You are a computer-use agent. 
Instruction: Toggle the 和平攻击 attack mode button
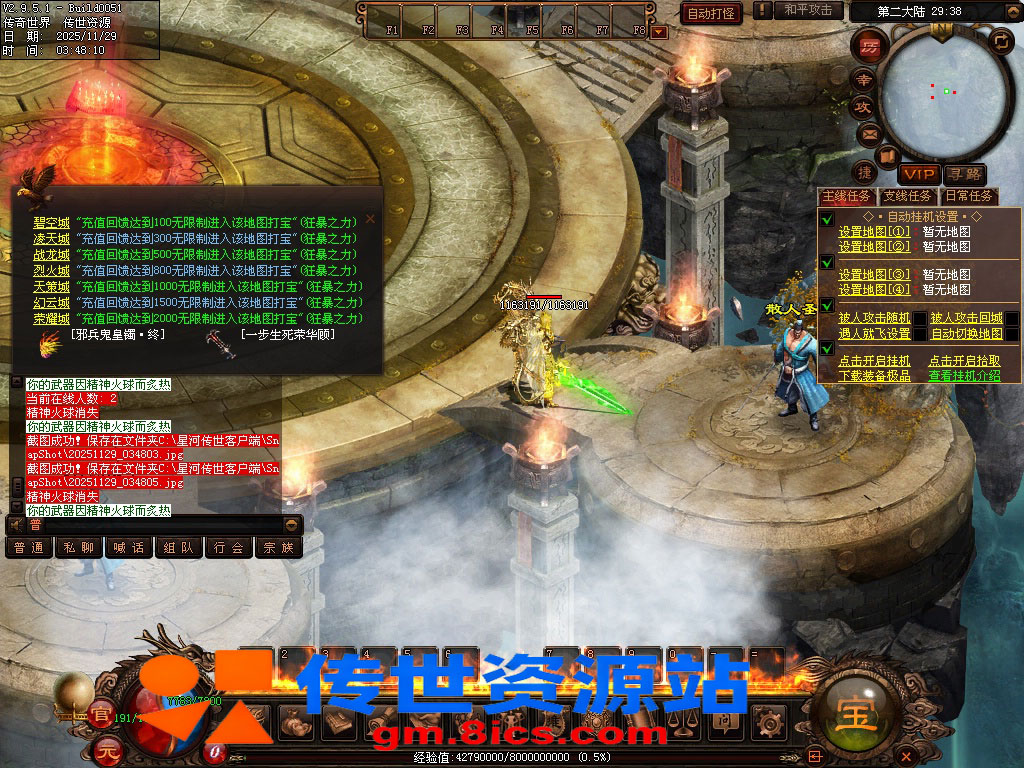click(808, 11)
